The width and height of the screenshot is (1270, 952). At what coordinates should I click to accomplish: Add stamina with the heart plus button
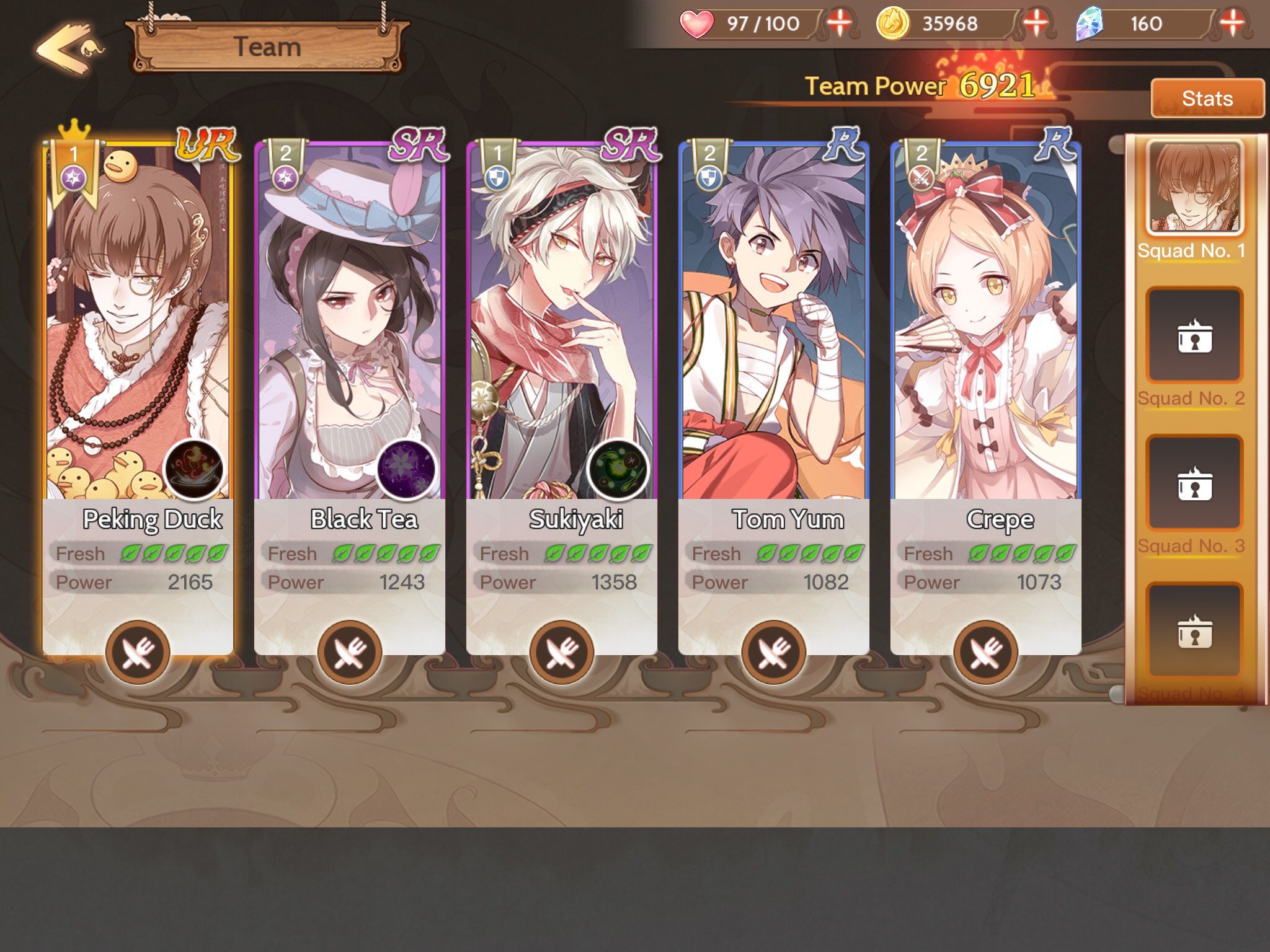pyautogui.click(x=839, y=24)
